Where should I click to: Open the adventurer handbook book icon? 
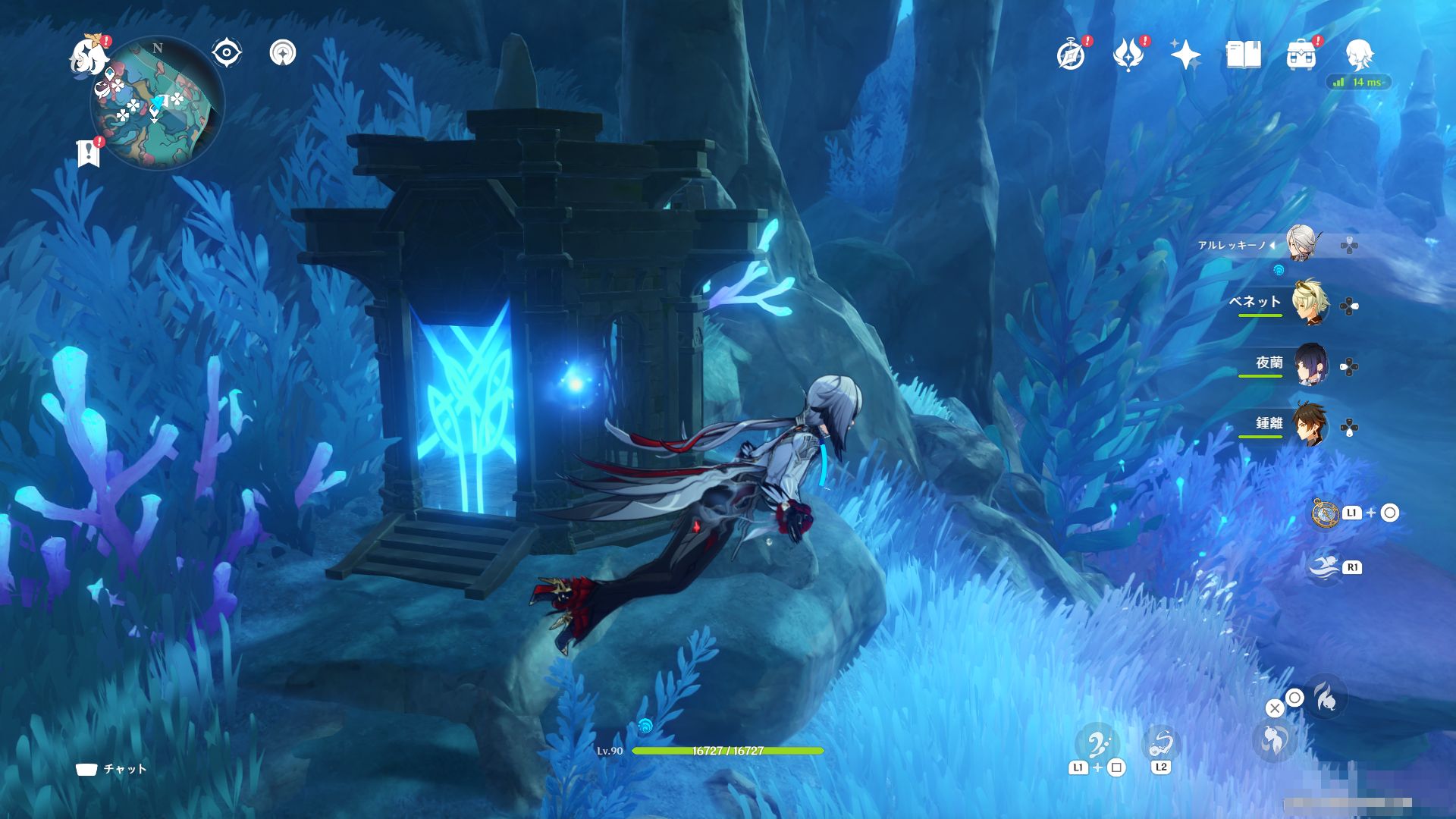point(1244,55)
